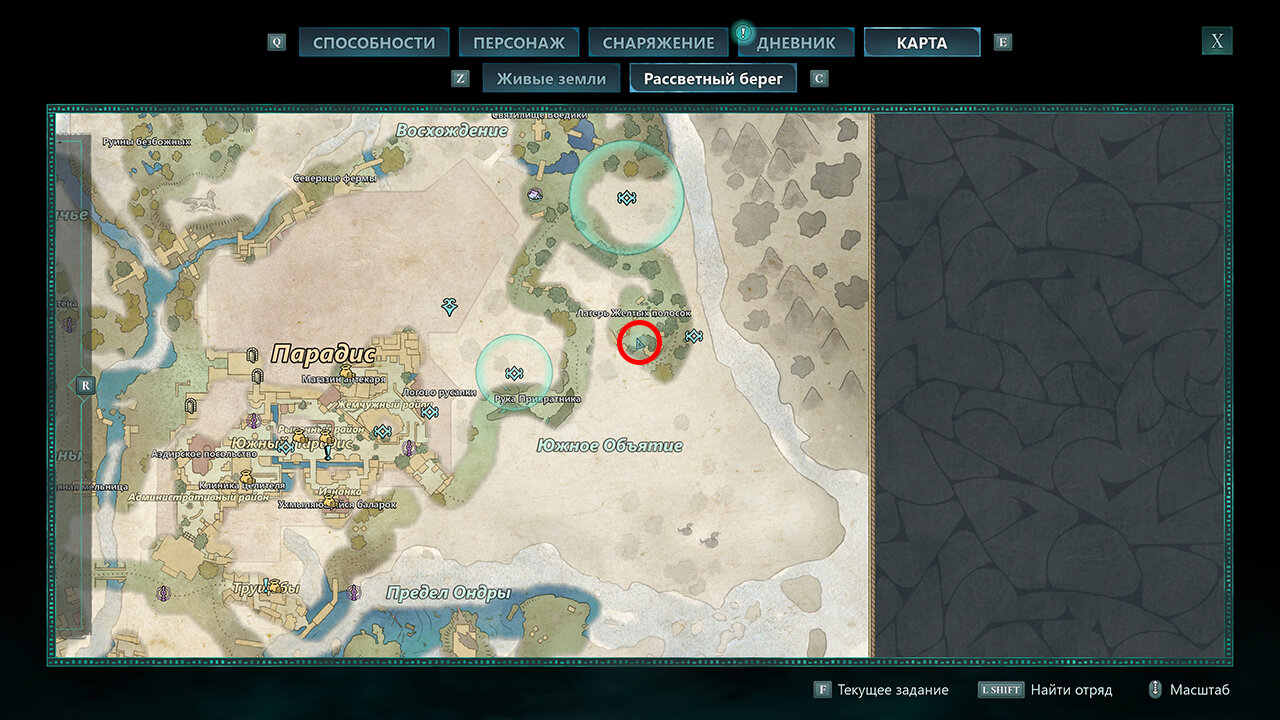This screenshot has height=720, width=1280.
Task: Select the Рассветный берег region tab
Action: 713,79
